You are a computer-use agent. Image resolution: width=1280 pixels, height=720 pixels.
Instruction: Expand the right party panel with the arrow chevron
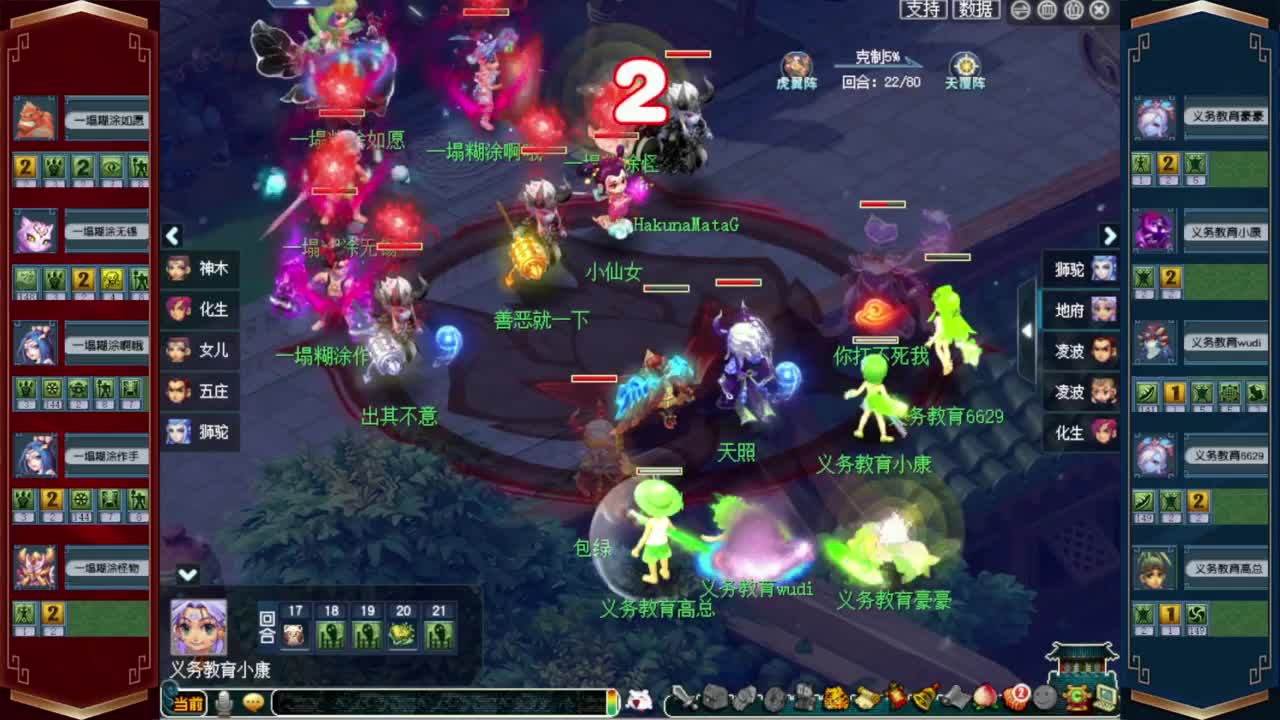[1110, 236]
